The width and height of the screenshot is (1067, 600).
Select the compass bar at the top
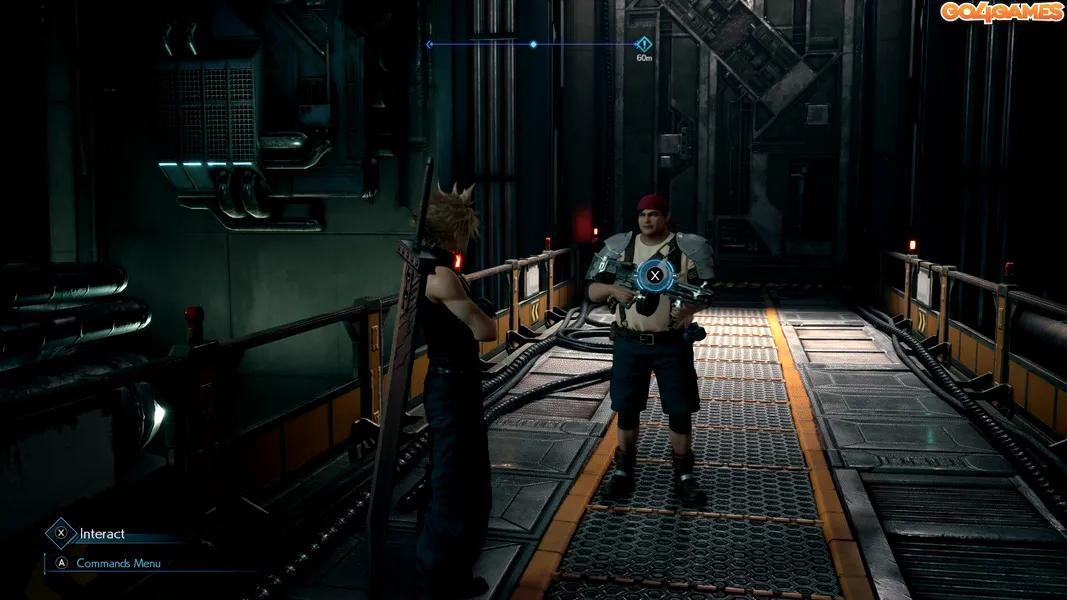point(532,44)
